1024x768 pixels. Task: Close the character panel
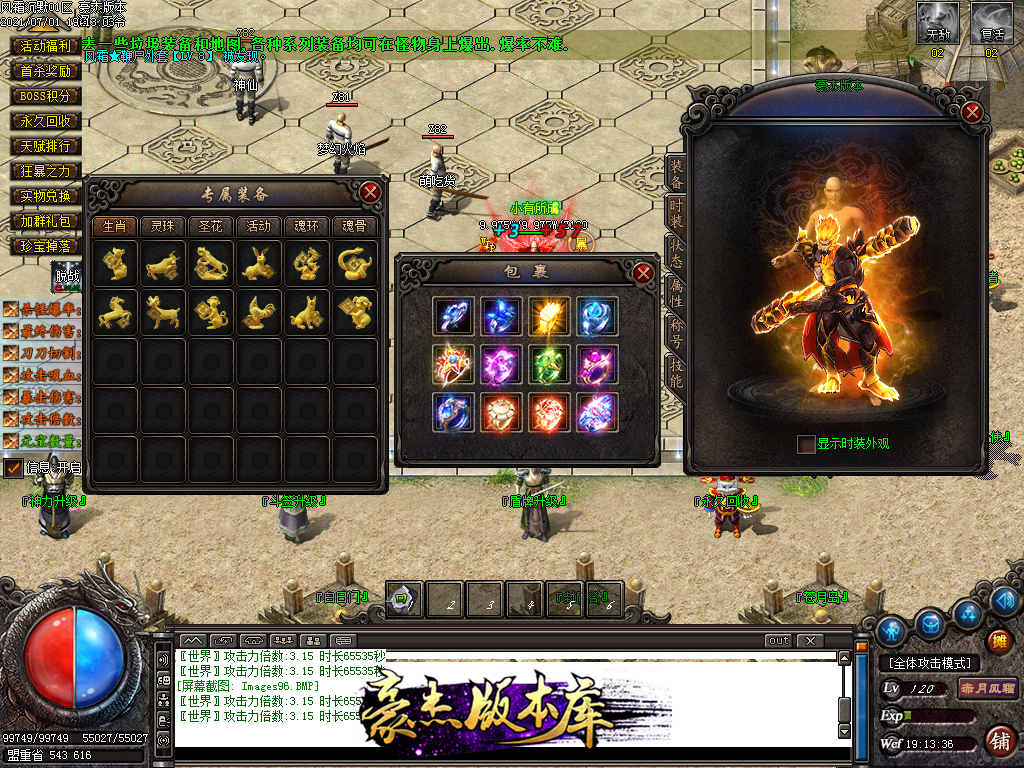(971, 112)
